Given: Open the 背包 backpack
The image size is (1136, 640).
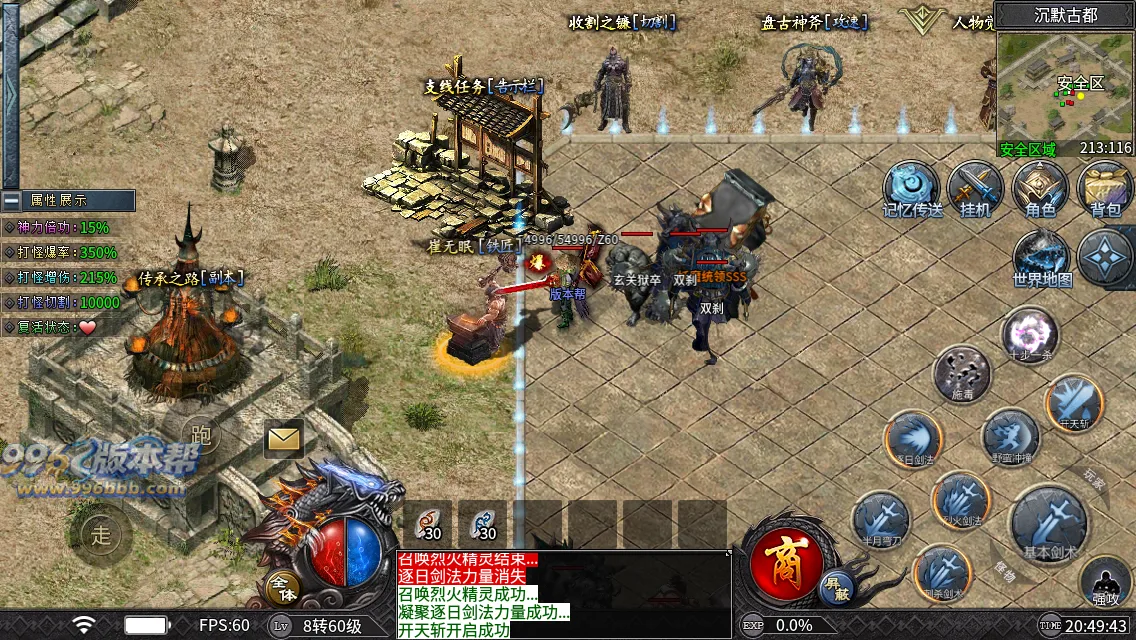Looking at the screenshot, I should pos(1104,186).
